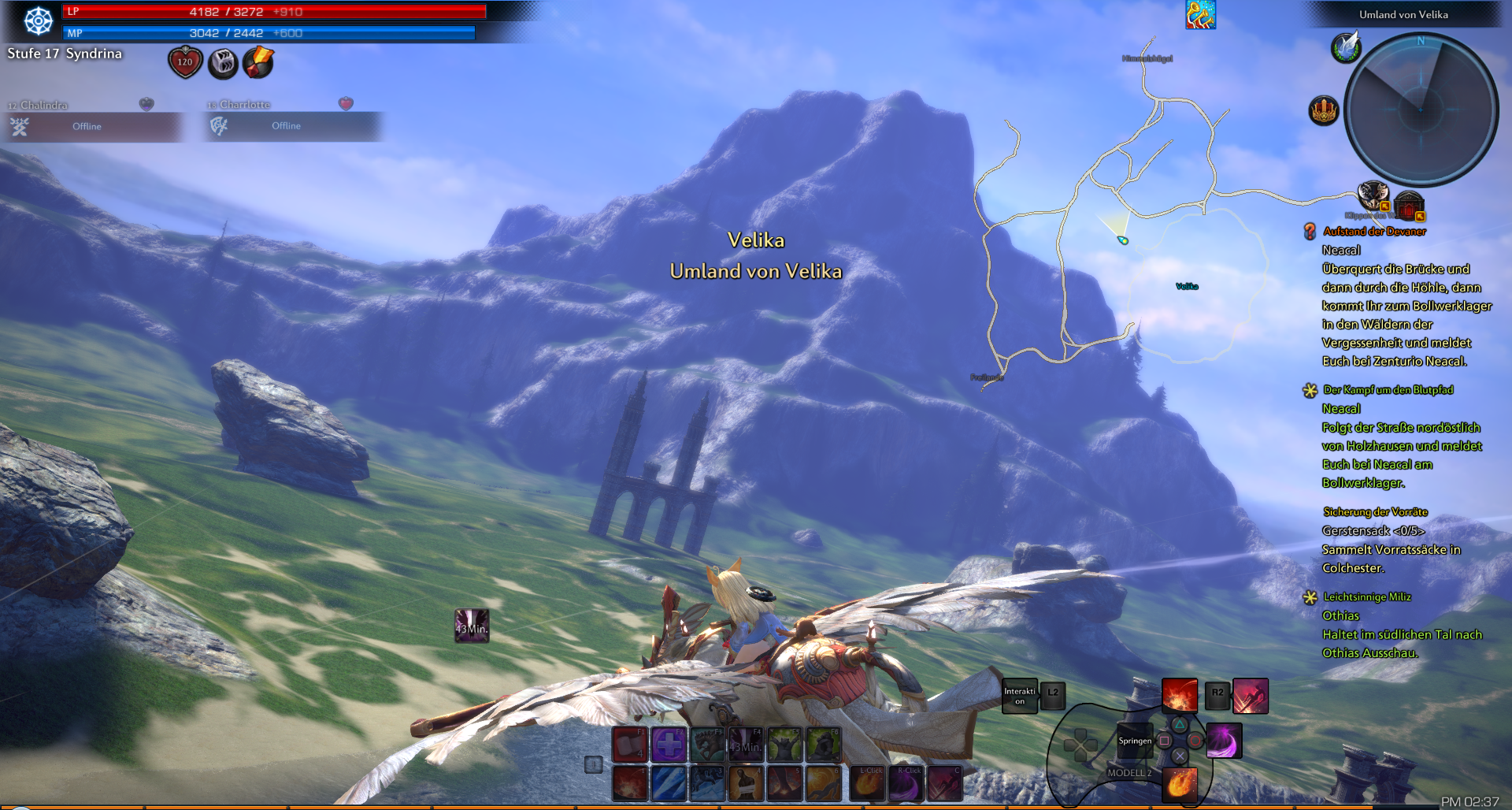The image size is (1512, 810).
Task: Summon the horse mount in slot F3
Action: pos(707,745)
